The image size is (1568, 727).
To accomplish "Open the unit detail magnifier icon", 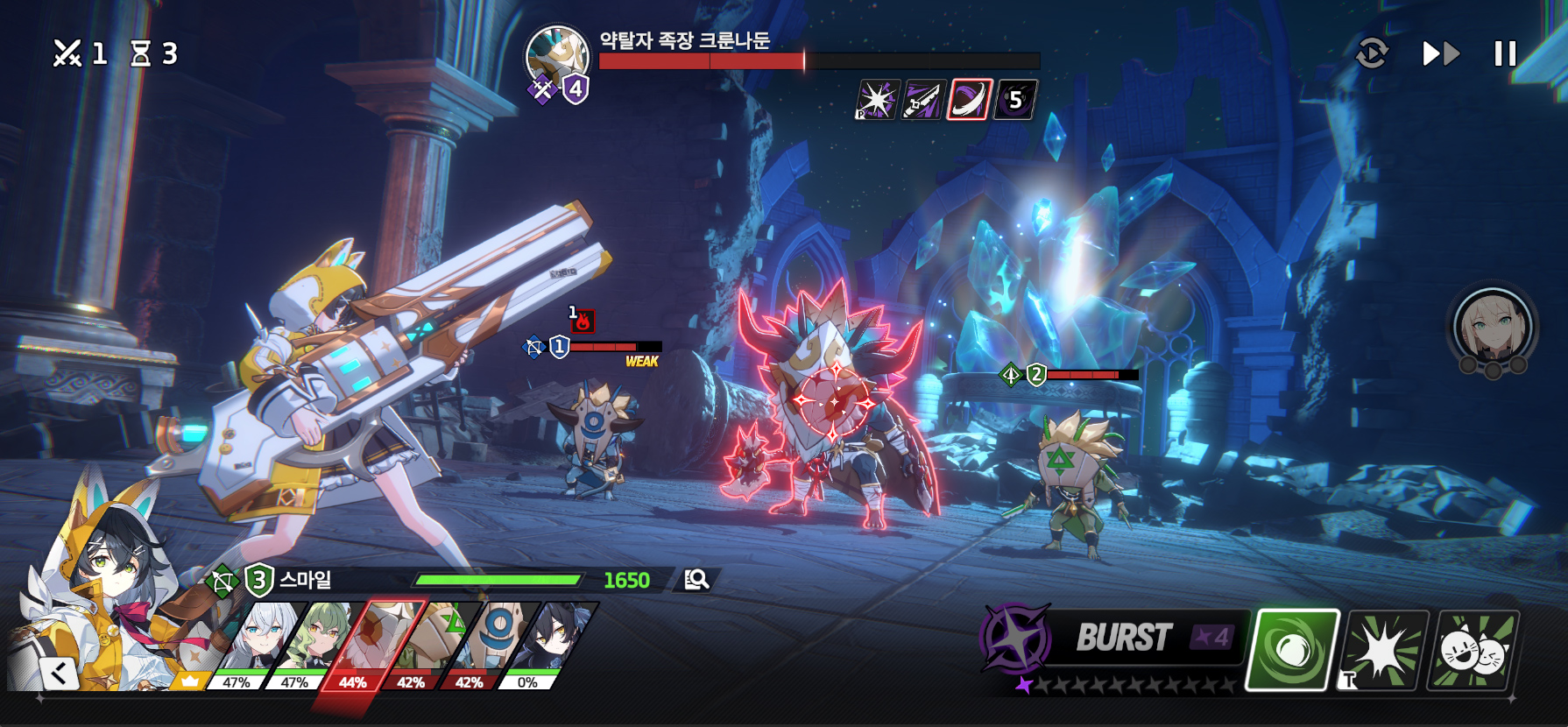I will coord(696,580).
